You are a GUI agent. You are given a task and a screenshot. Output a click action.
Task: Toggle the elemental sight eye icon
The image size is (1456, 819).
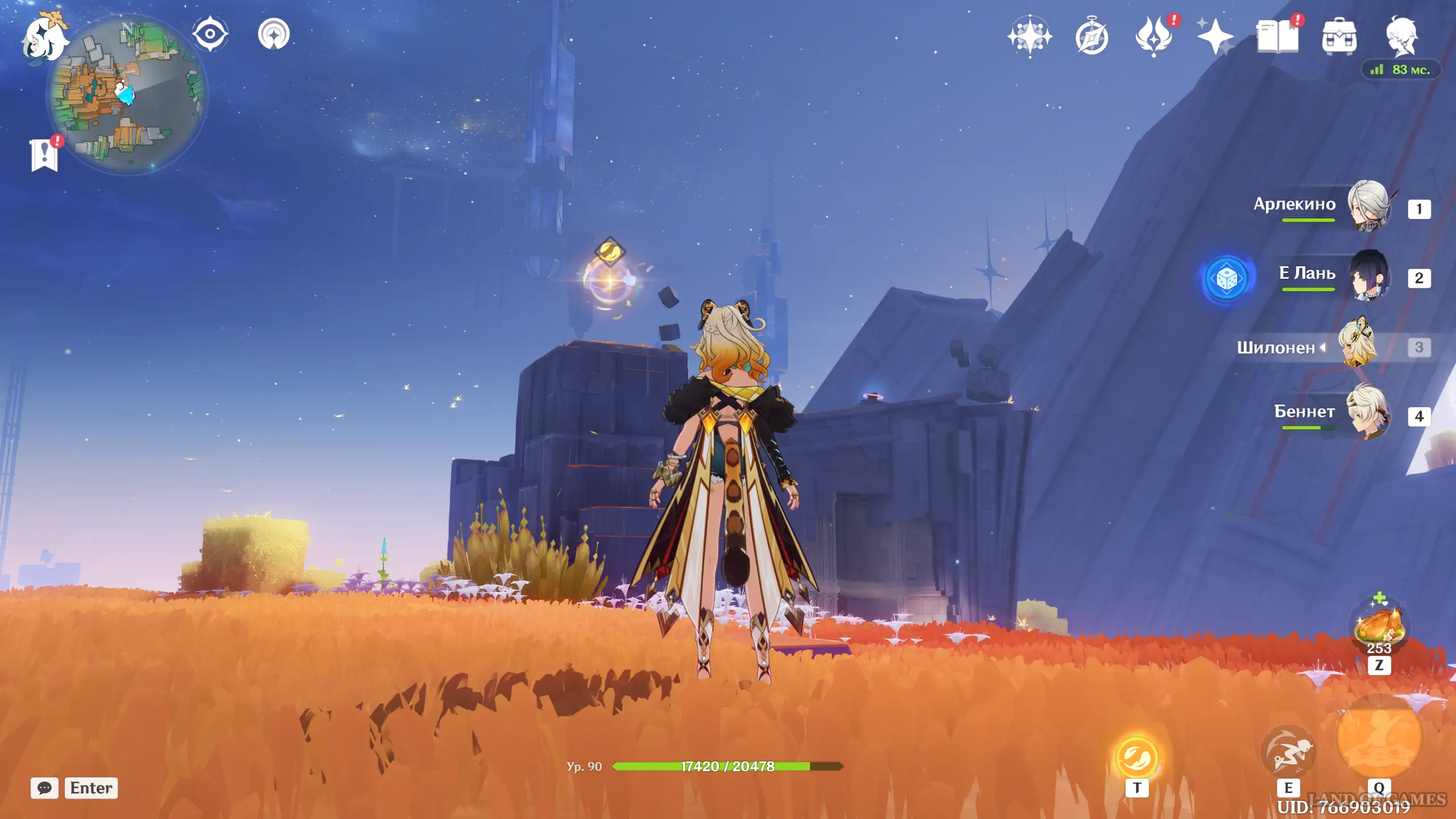tap(210, 34)
